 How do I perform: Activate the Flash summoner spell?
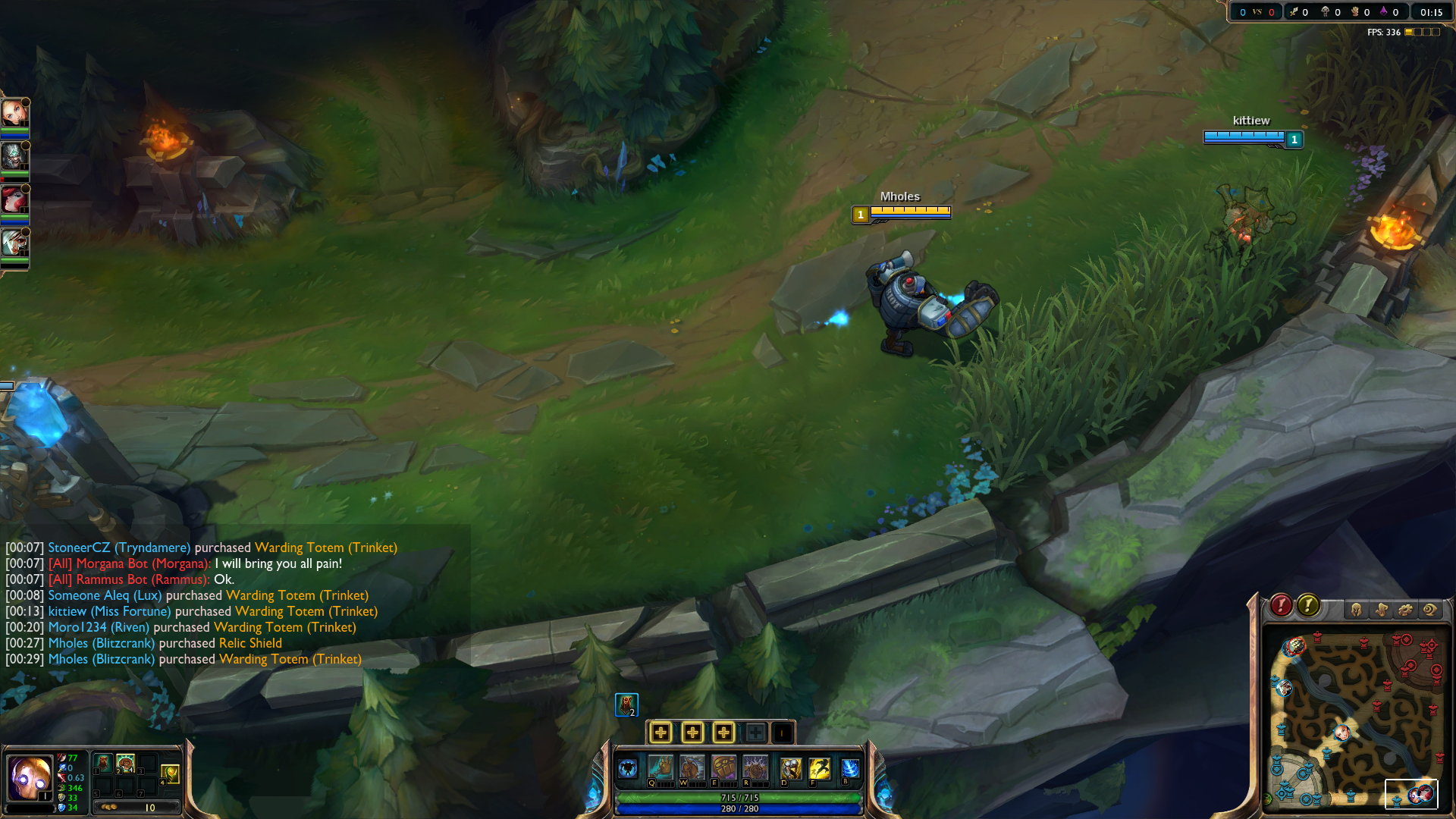(820, 768)
